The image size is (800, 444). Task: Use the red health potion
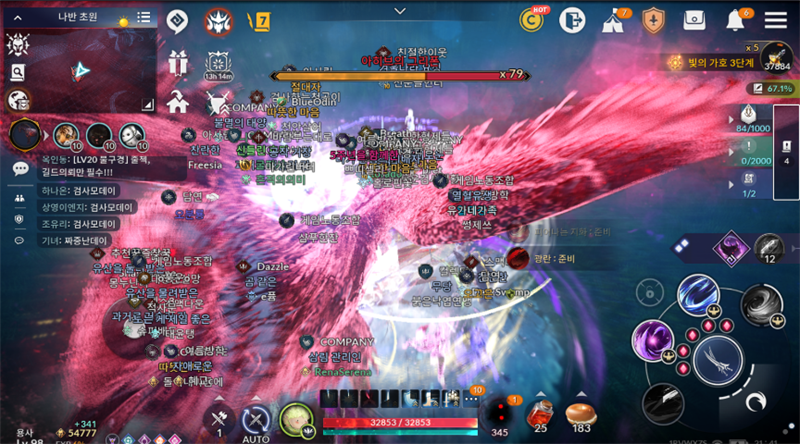pos(541,414)
